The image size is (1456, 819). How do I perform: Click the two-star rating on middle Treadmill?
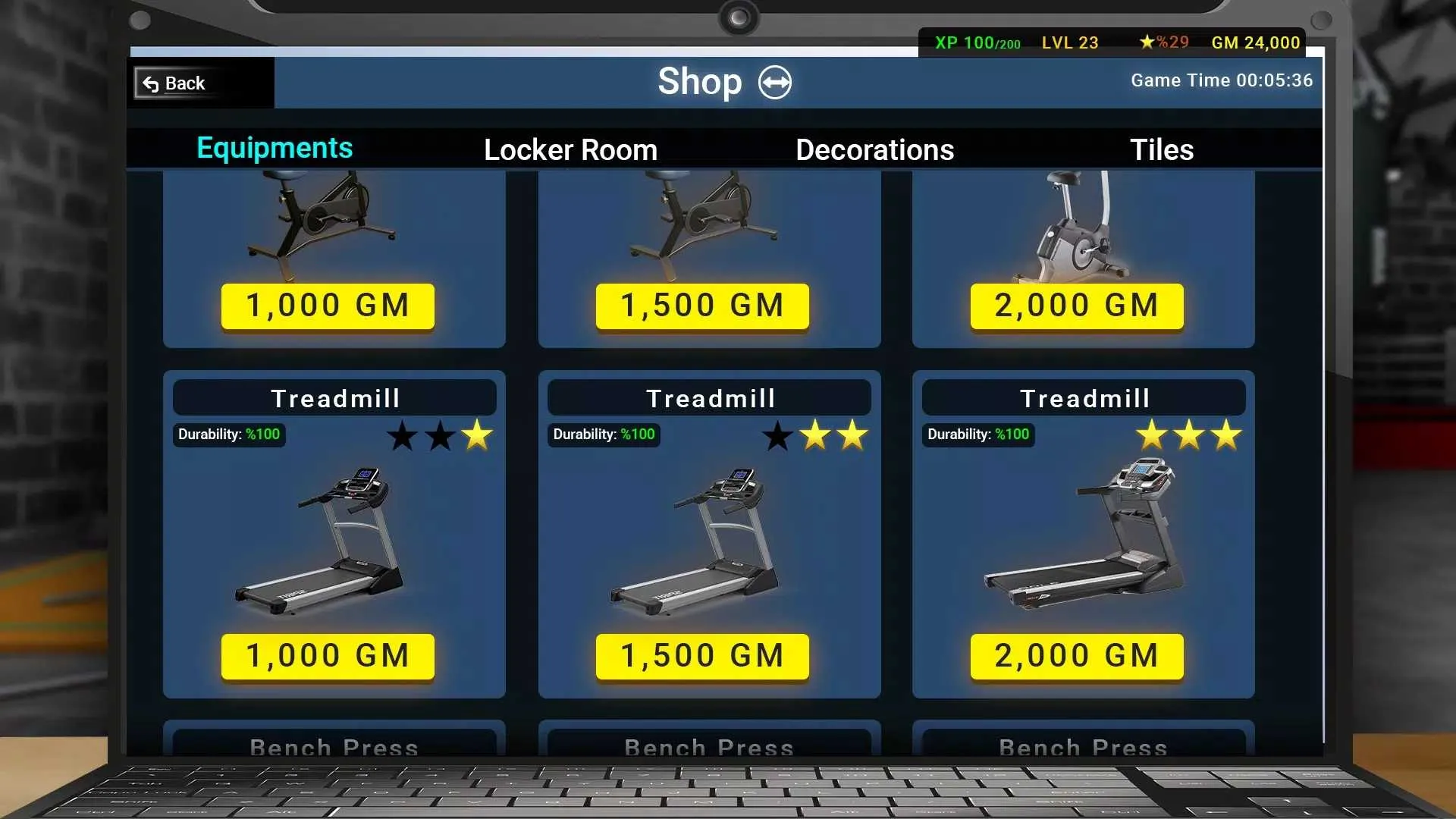815,435
